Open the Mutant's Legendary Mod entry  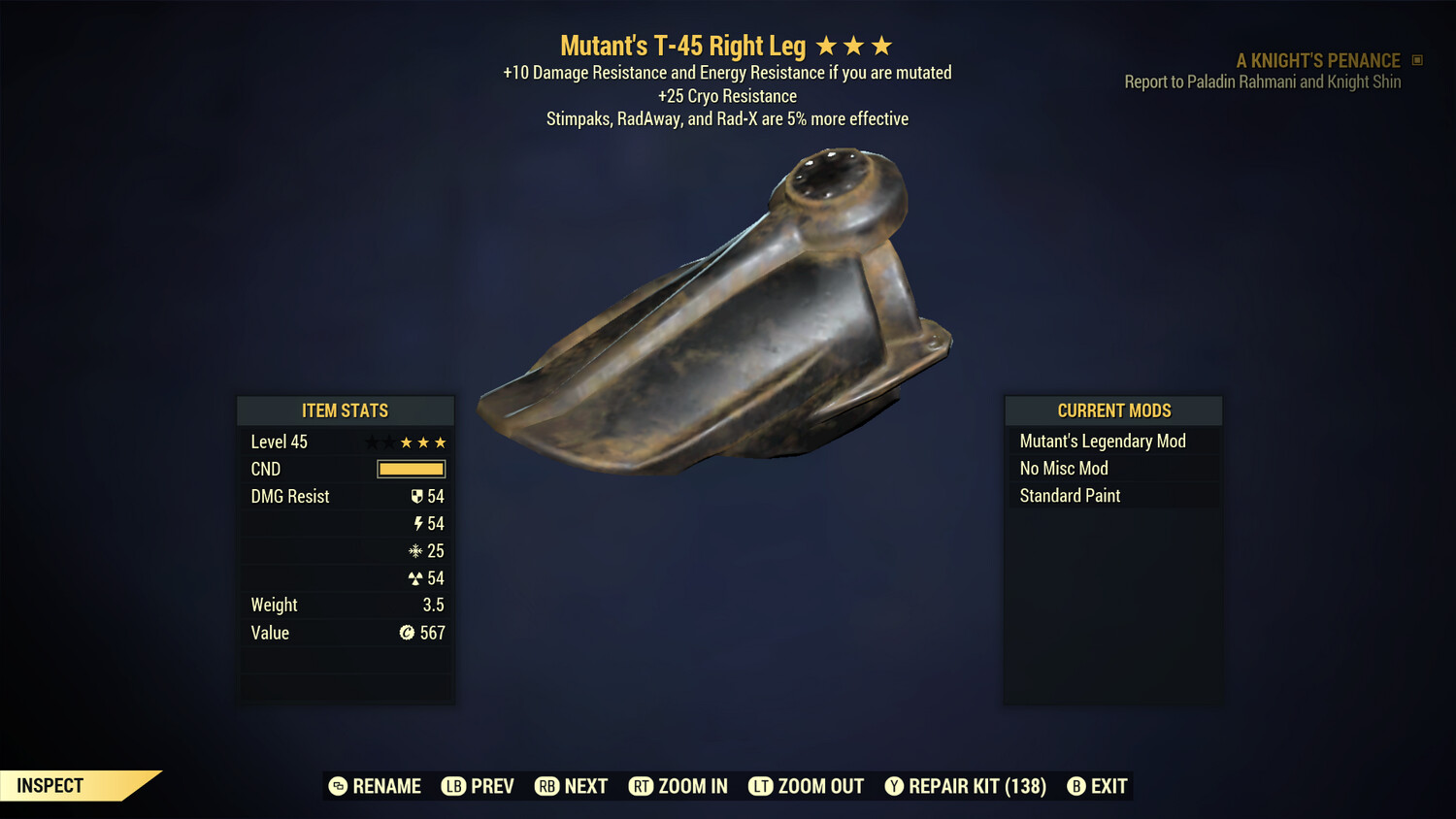(x=1102, y=441)
